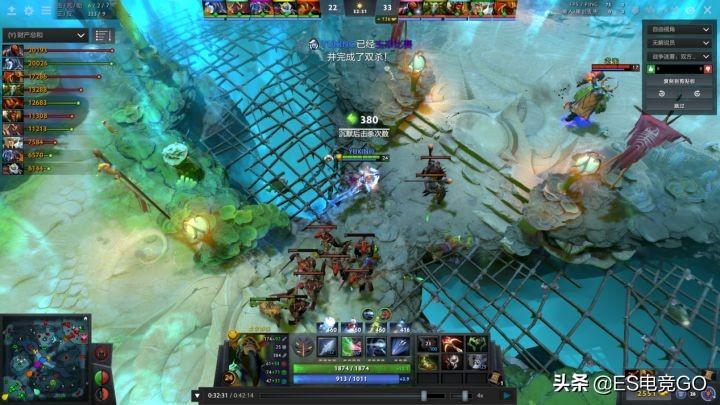Open the free camera view dropdown

click(x=680, y=29)
